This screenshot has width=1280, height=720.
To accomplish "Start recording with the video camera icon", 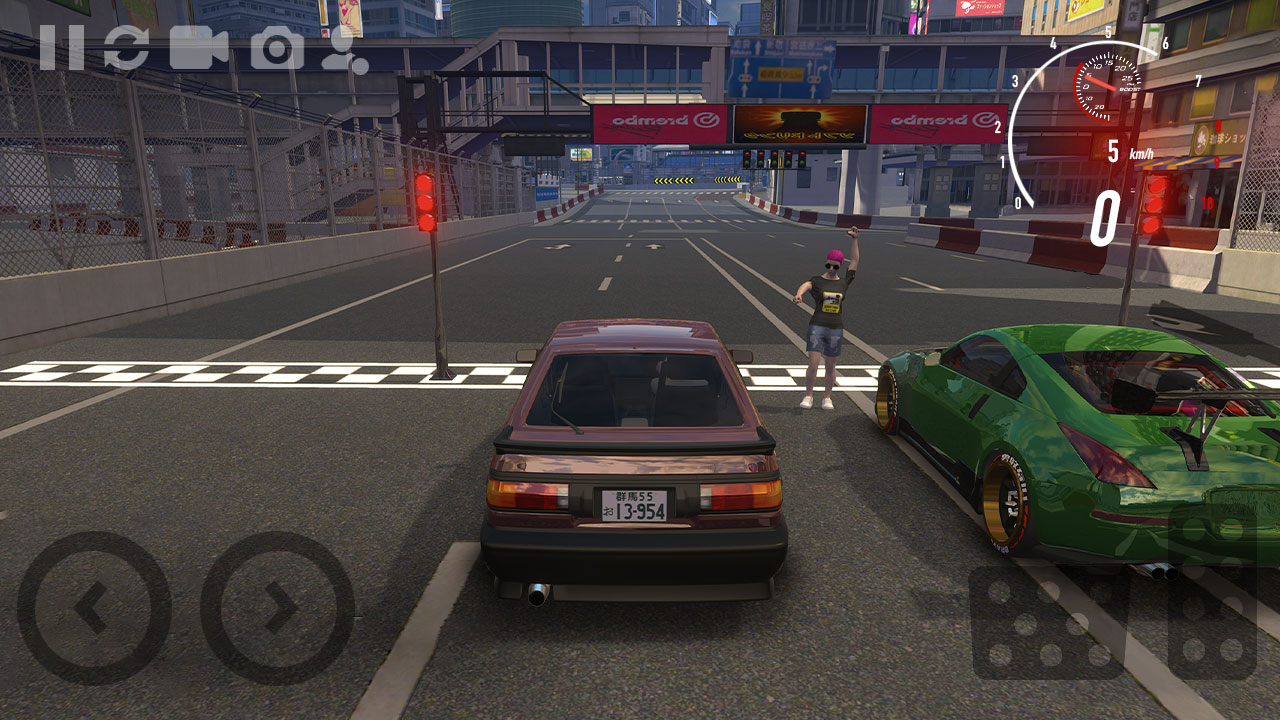I will point(197,47).
